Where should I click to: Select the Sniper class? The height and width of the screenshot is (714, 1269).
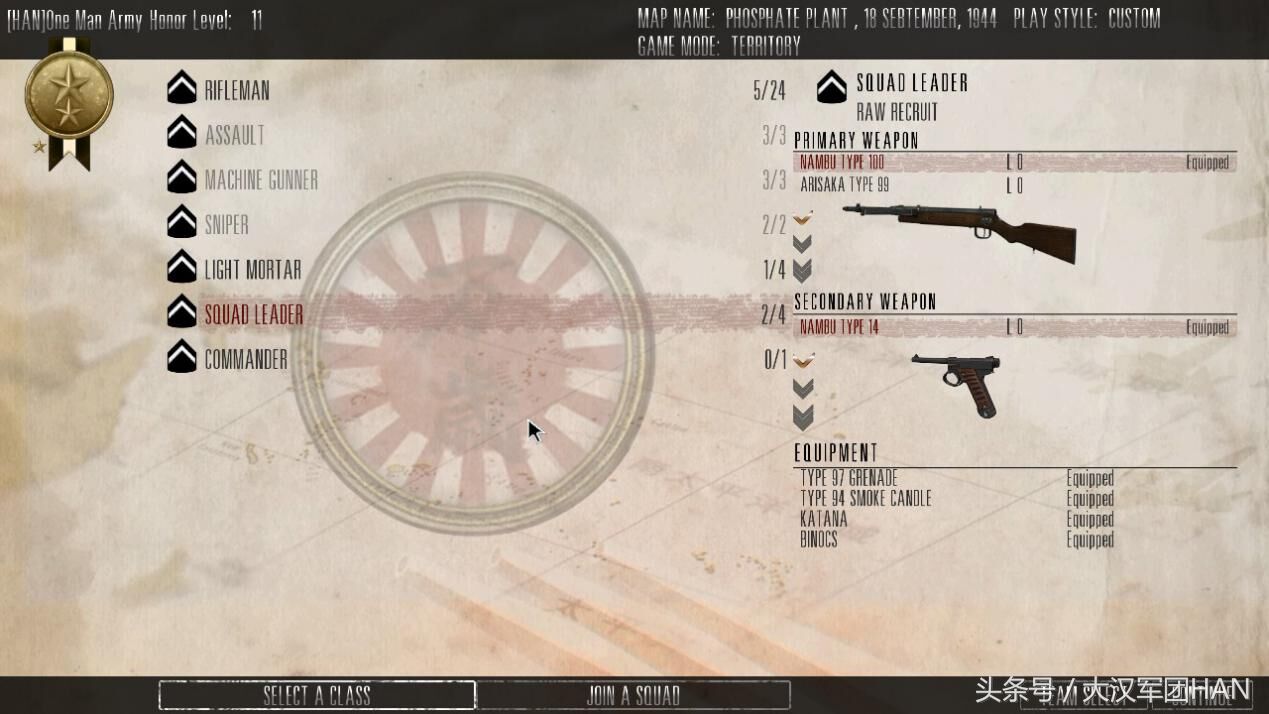[227, 225]
